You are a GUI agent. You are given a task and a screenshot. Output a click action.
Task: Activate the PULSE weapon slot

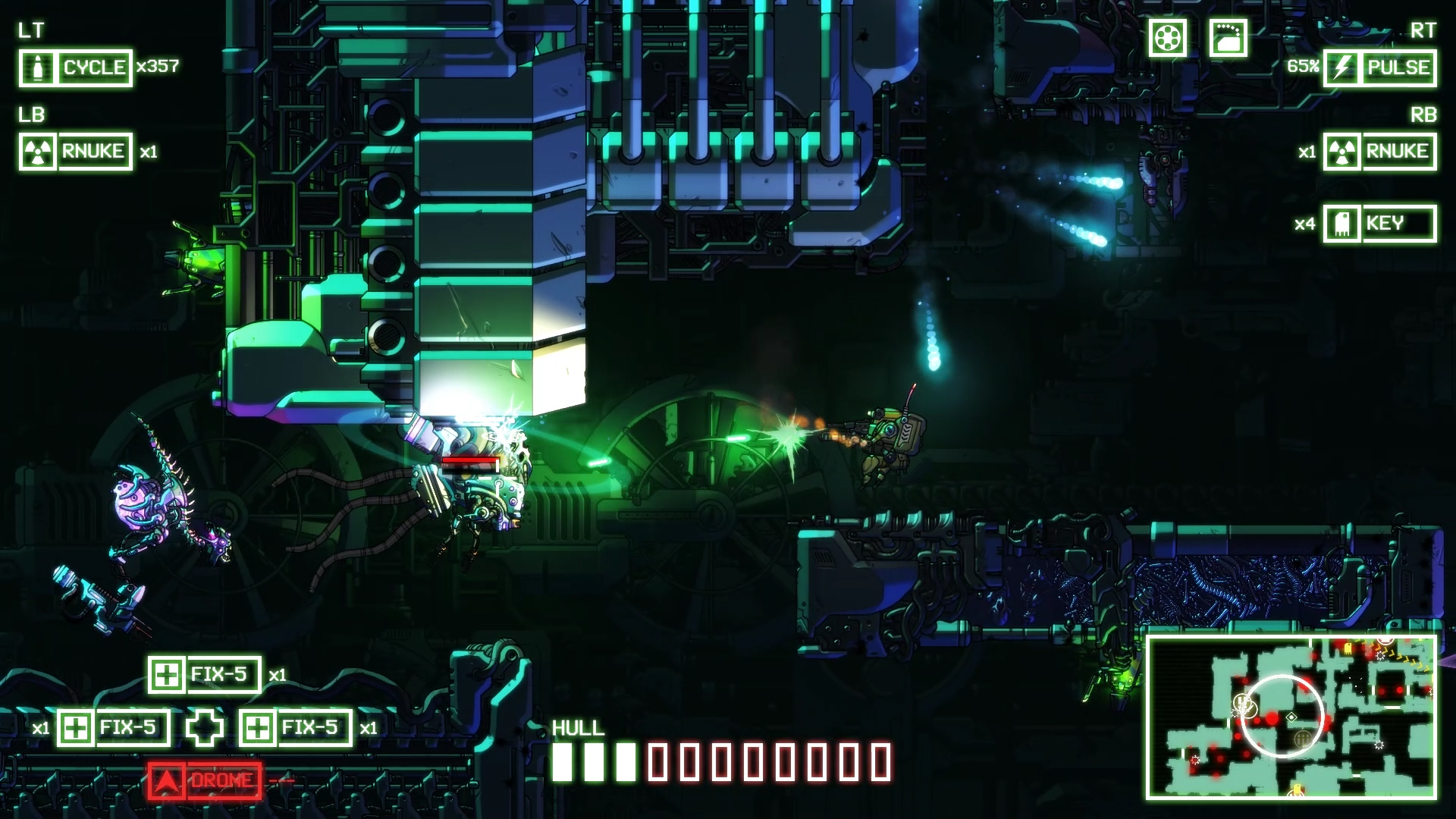1379,68
